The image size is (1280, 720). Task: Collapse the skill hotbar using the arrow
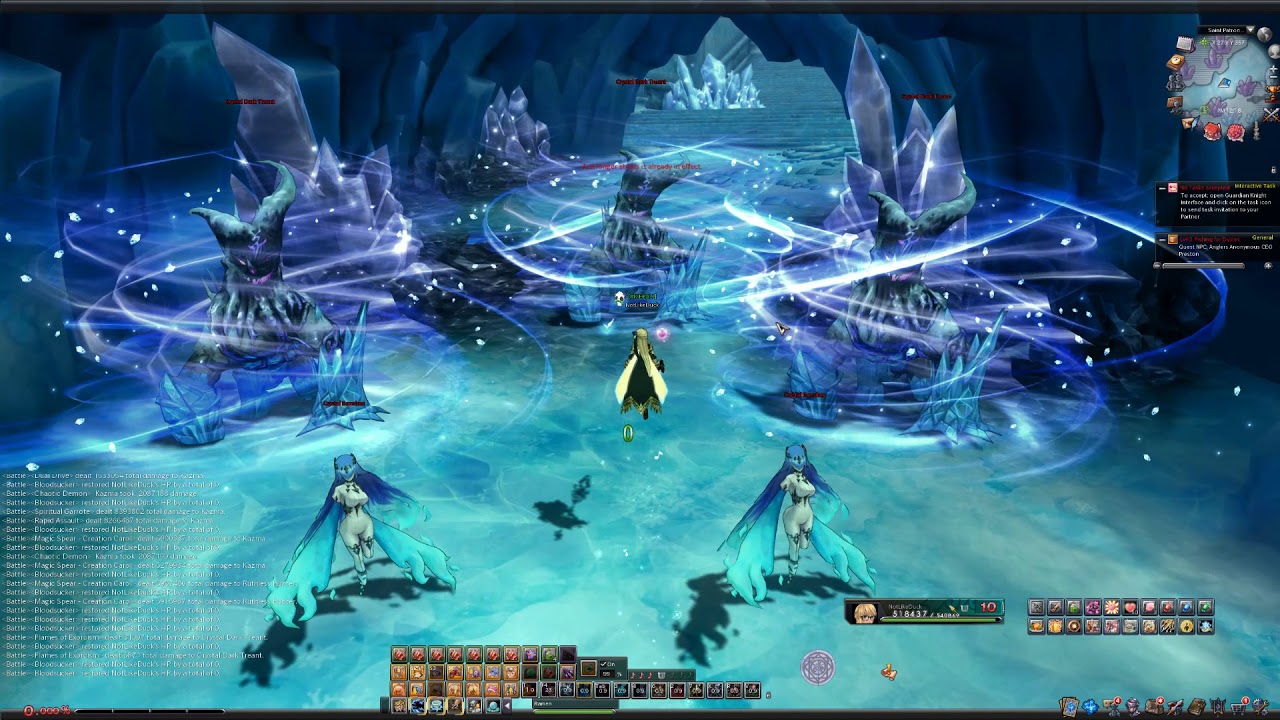click(x=507, y=705)
